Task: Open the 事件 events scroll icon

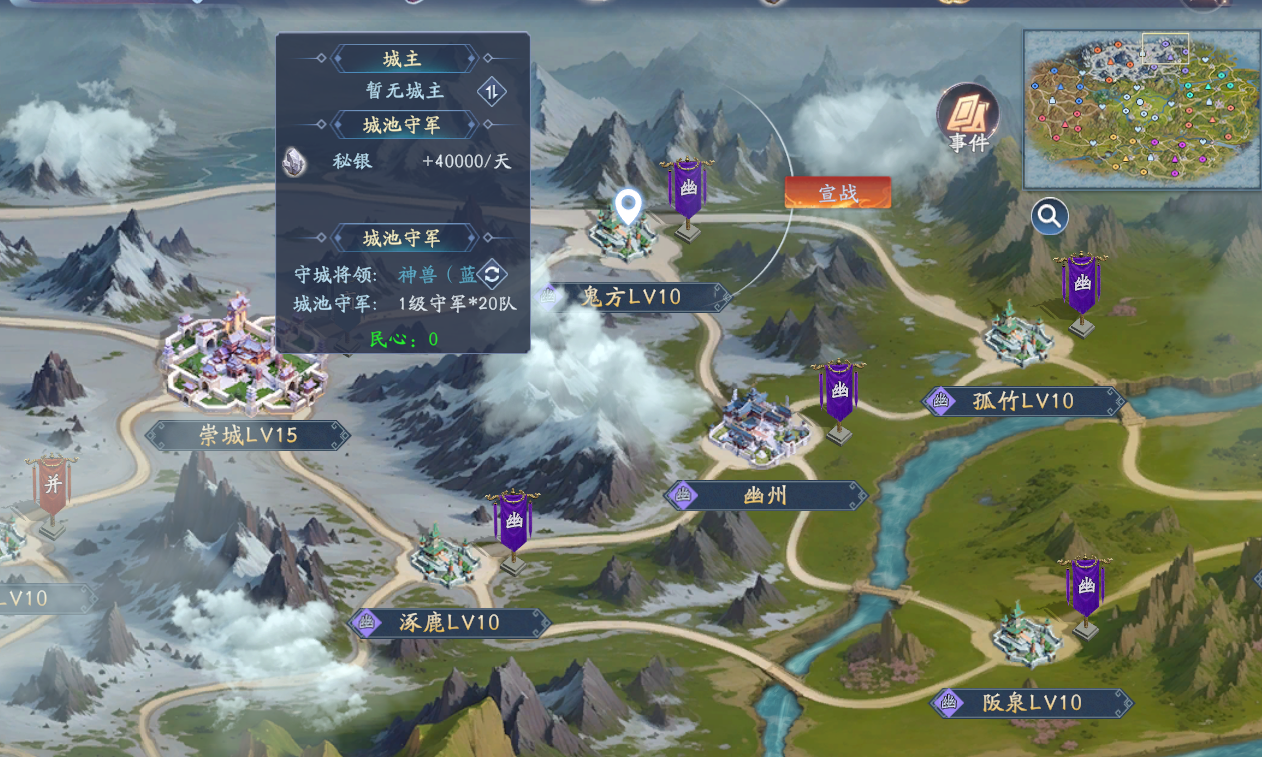Action: (x=967, y=117)
